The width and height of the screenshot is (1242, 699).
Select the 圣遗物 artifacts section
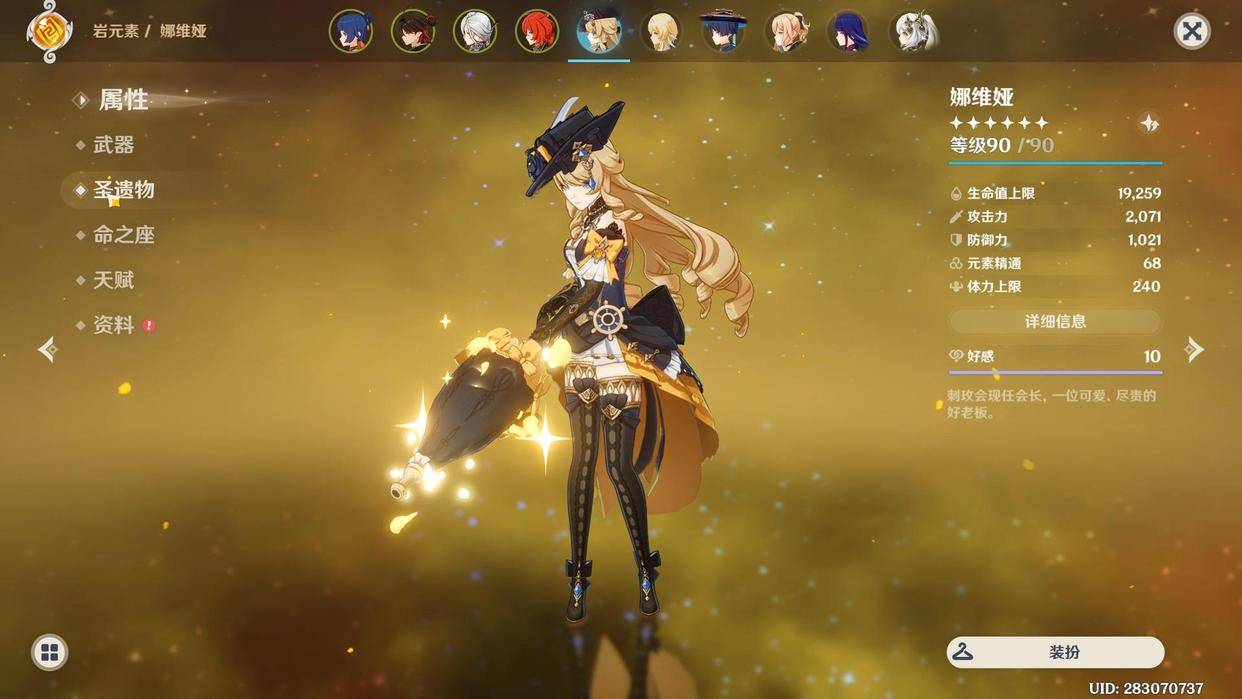click(x=123, y=190)
